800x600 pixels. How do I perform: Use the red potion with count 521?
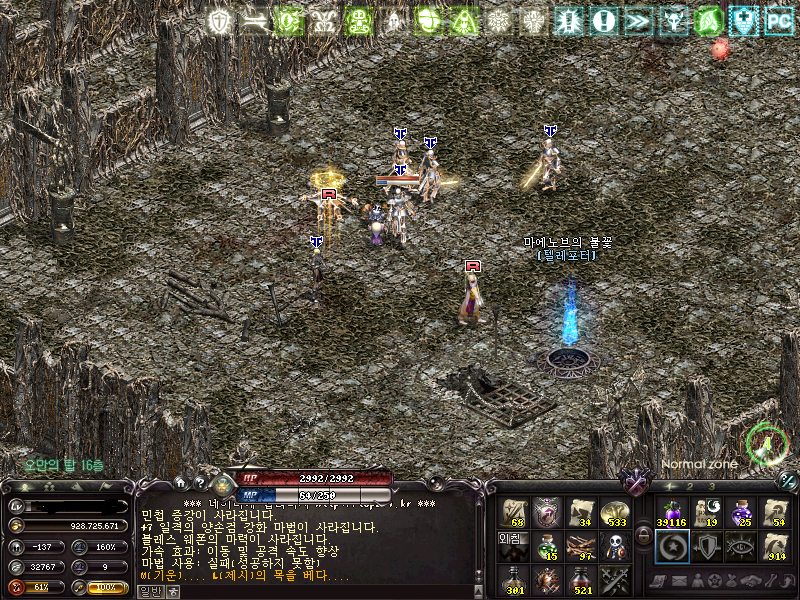(x=581, y=579)
